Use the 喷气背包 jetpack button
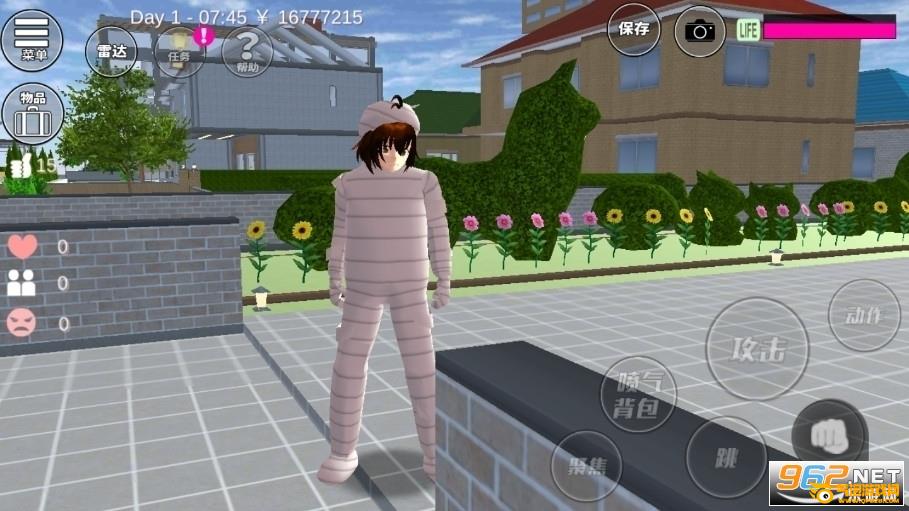Image resolution: width=909 pixels, height=511 pixels. pos(638,394)
